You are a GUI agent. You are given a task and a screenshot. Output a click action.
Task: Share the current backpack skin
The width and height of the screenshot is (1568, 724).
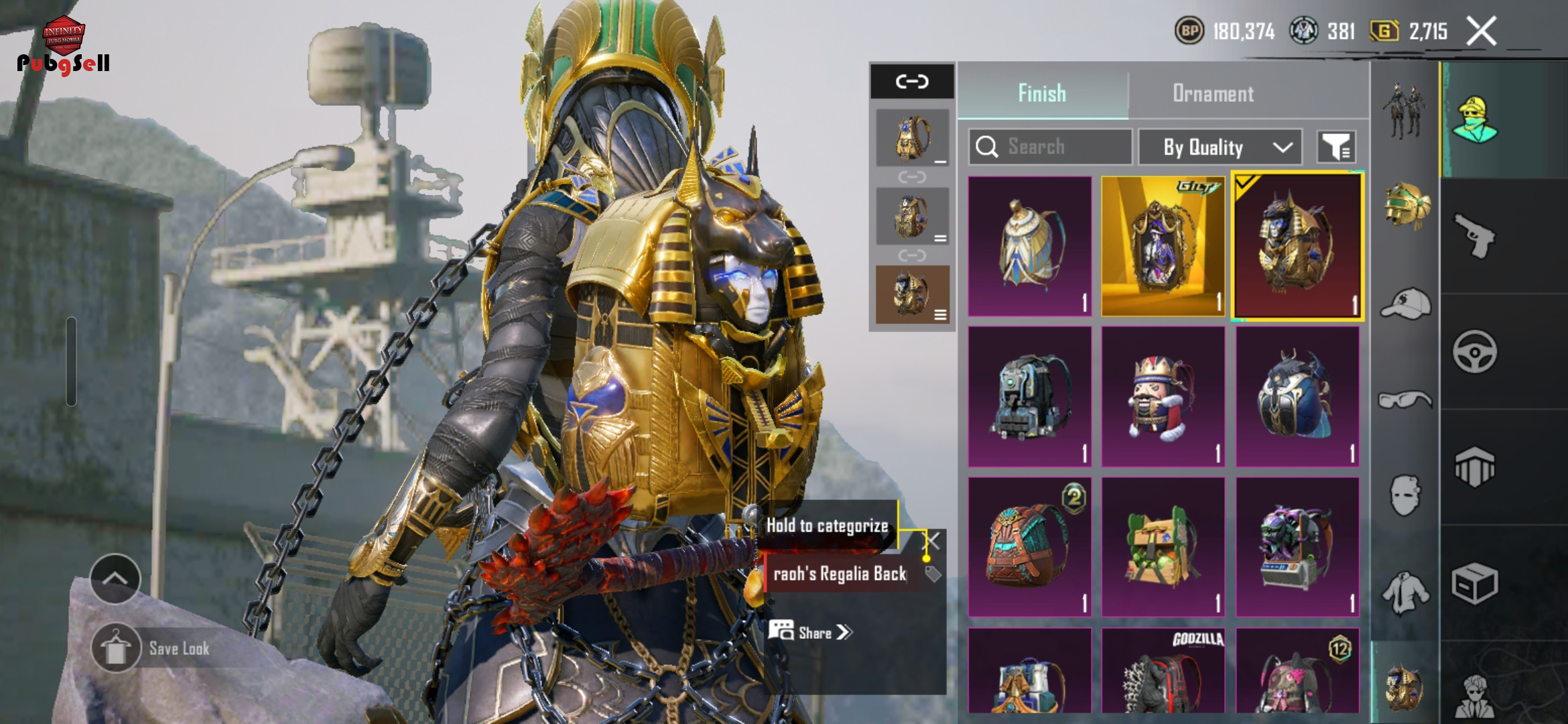point(811,632)
